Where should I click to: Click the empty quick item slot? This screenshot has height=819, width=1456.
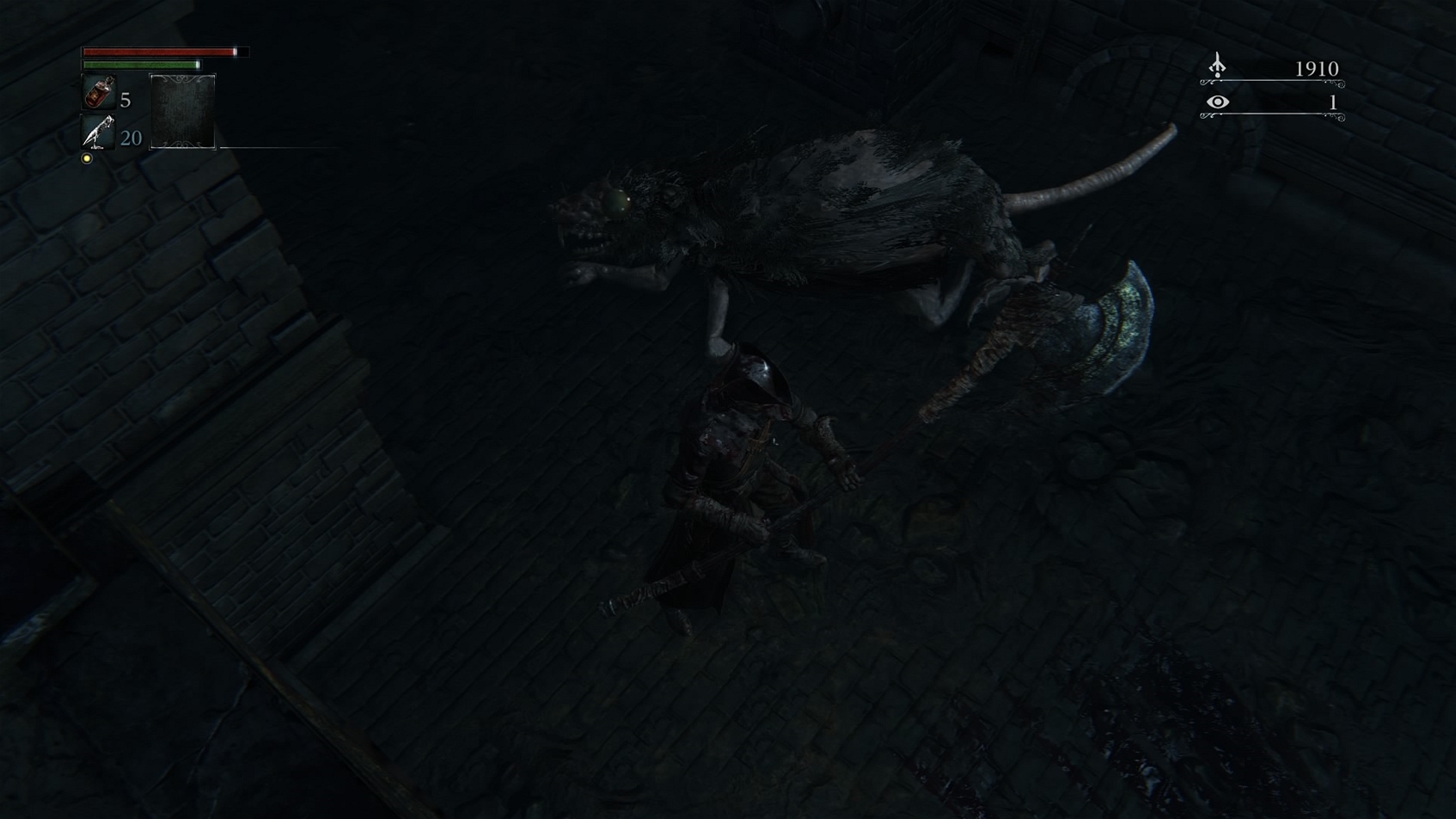[x=183, y=112]
